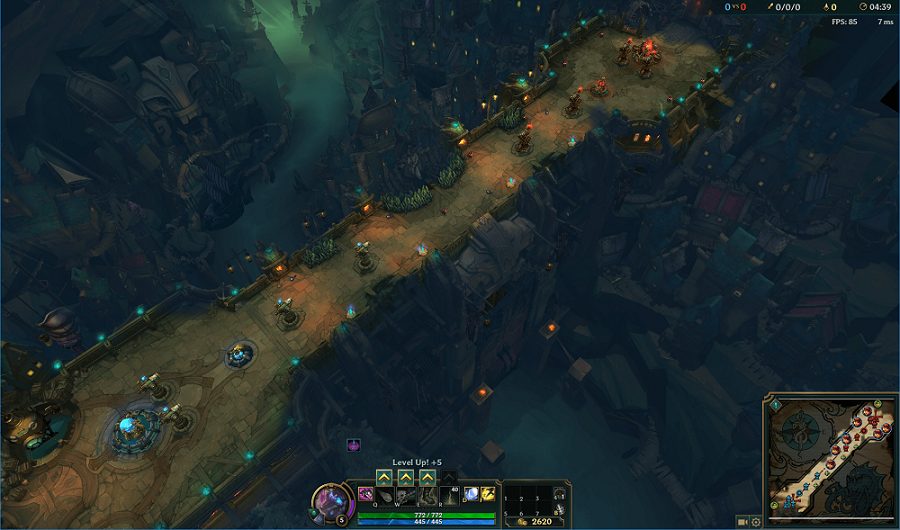Click the Q ability icon

383,494
